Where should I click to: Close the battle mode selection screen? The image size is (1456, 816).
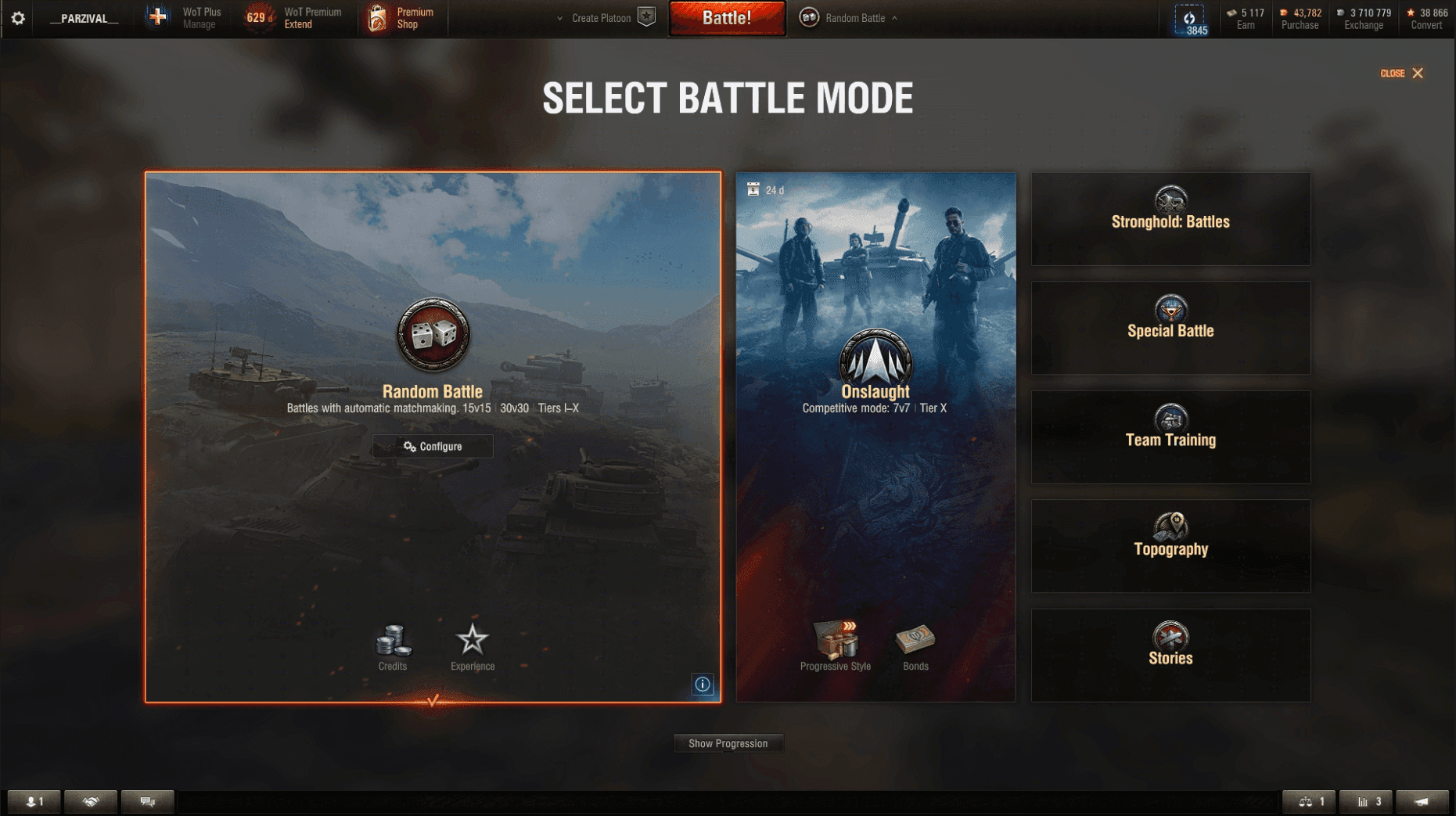click(x=1402, y=74)
